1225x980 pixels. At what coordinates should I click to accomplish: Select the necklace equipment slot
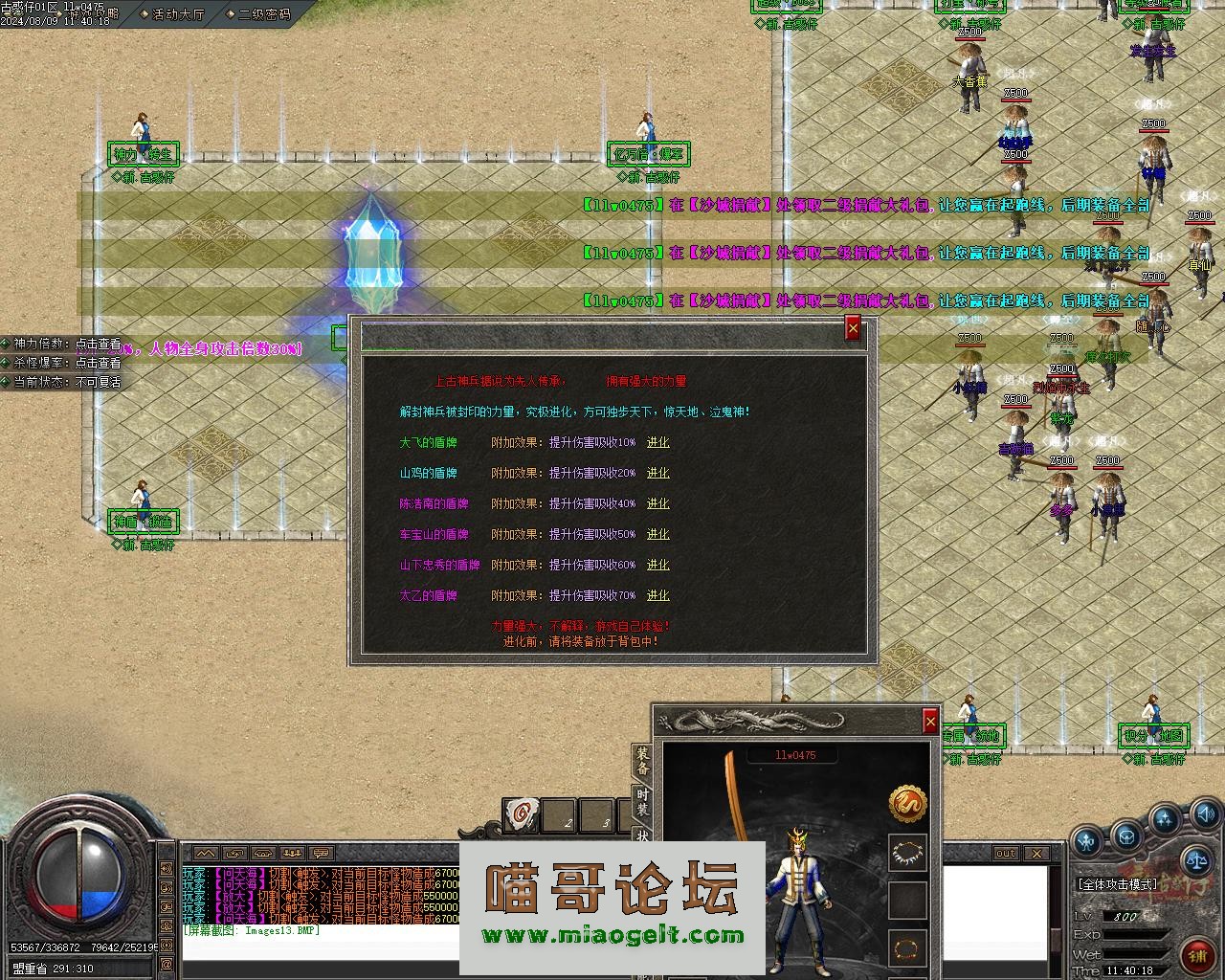[x=907, y=852]
